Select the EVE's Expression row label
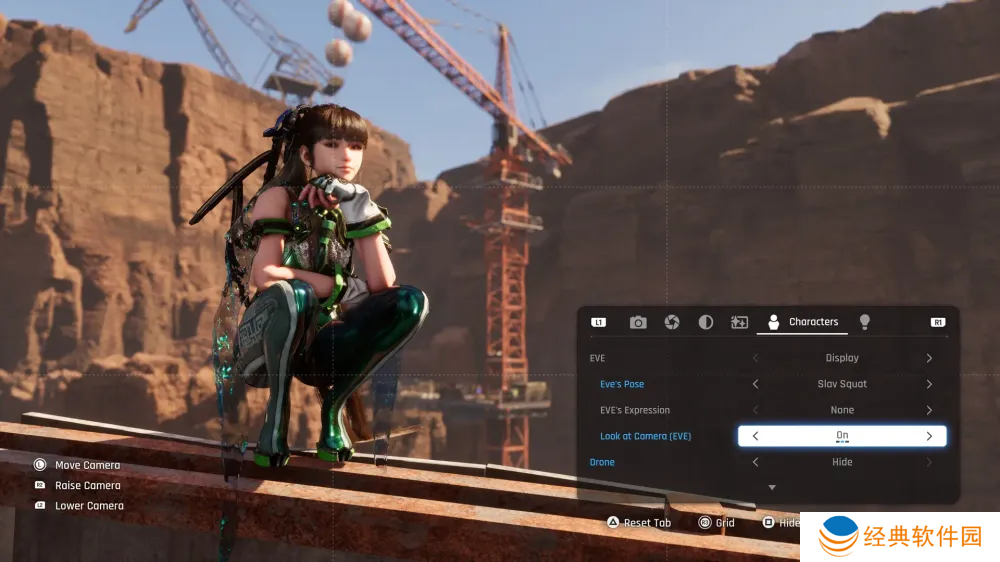This screenshot has height=562, width=1000. 635,410
